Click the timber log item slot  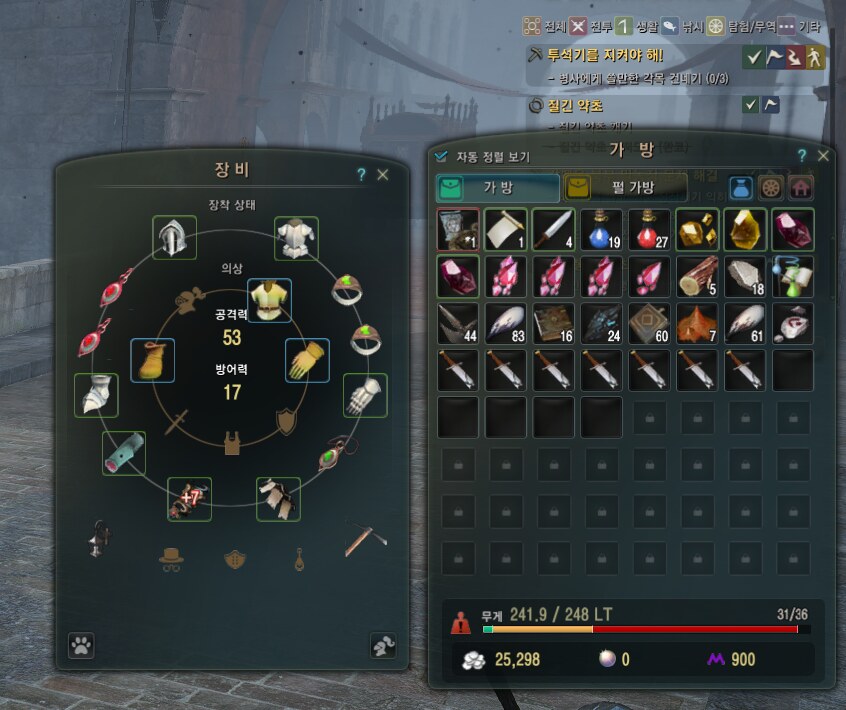pyautogui.click(x=697, y=277)
